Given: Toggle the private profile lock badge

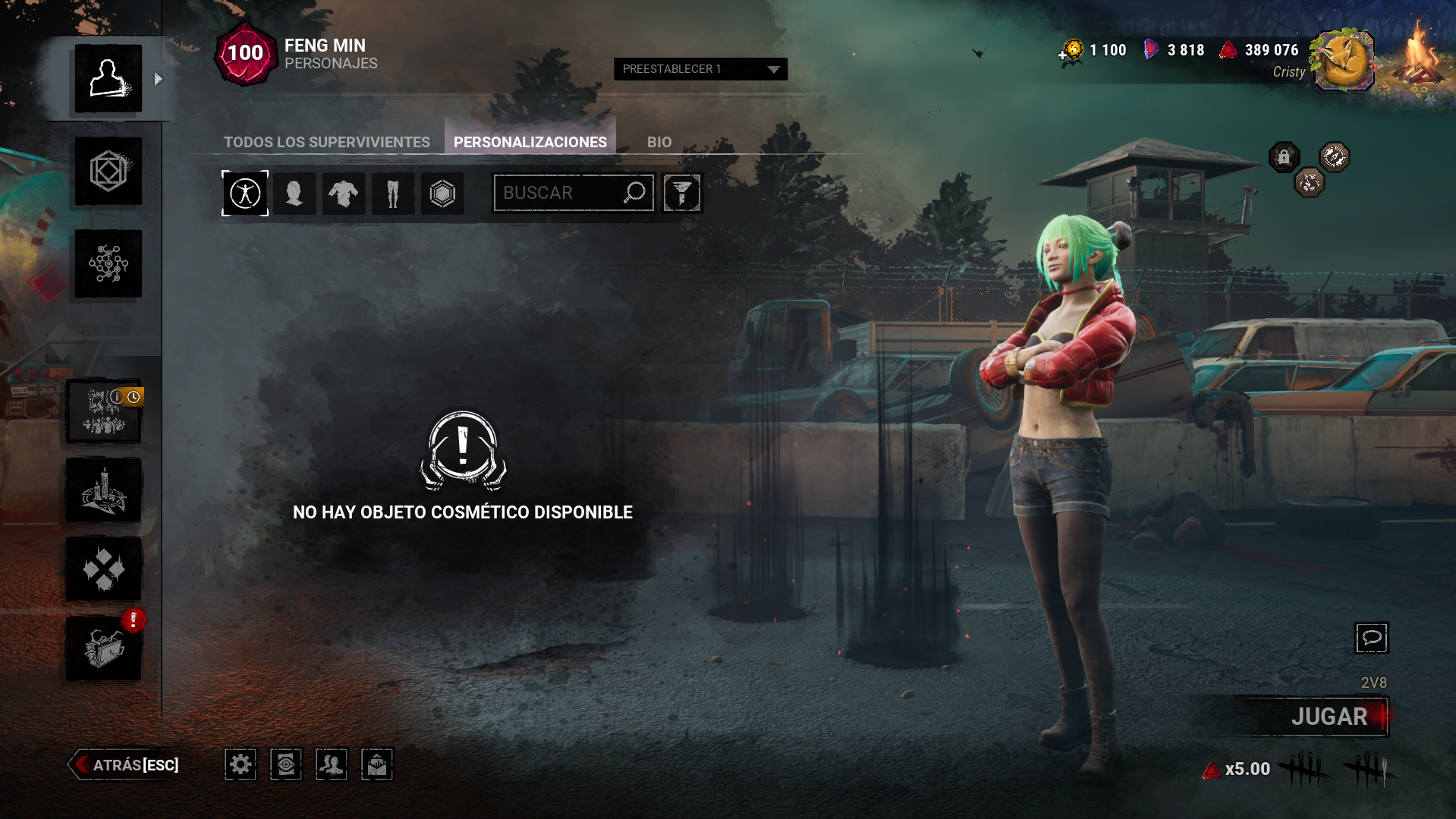Looking at the screenshot, I should point(1284,157).
